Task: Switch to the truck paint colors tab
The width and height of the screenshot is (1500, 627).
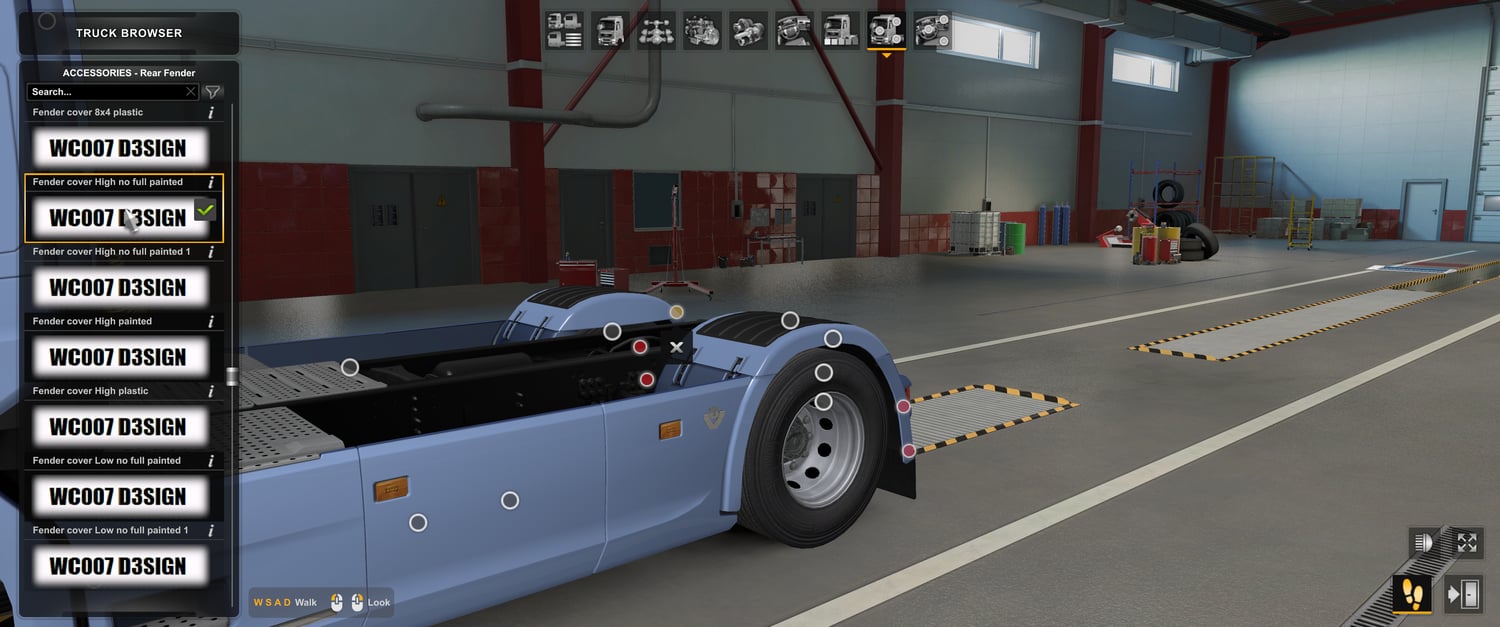Action: [840, 30]
